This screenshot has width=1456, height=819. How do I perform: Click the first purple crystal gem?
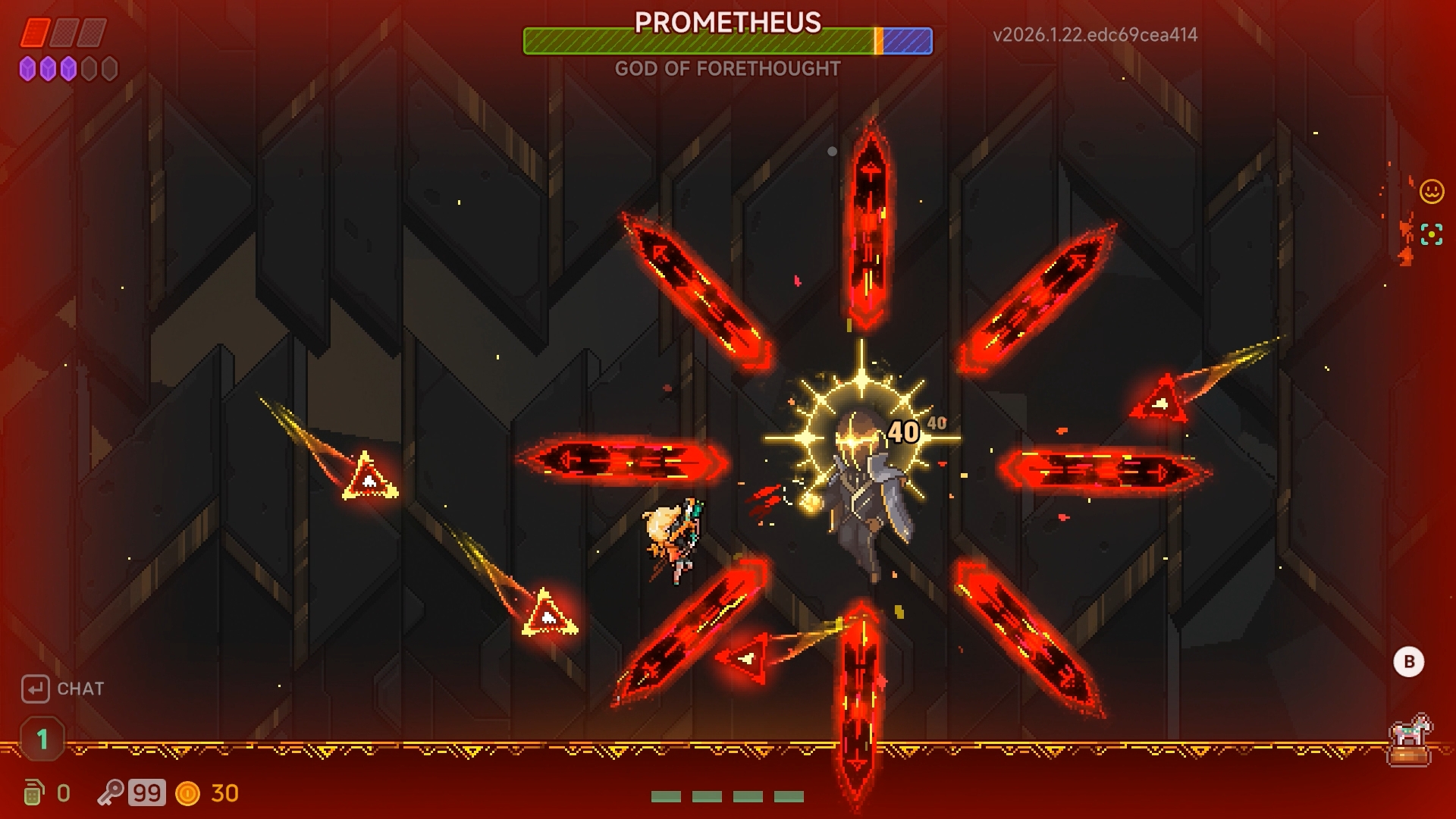[x=29, y=69]
